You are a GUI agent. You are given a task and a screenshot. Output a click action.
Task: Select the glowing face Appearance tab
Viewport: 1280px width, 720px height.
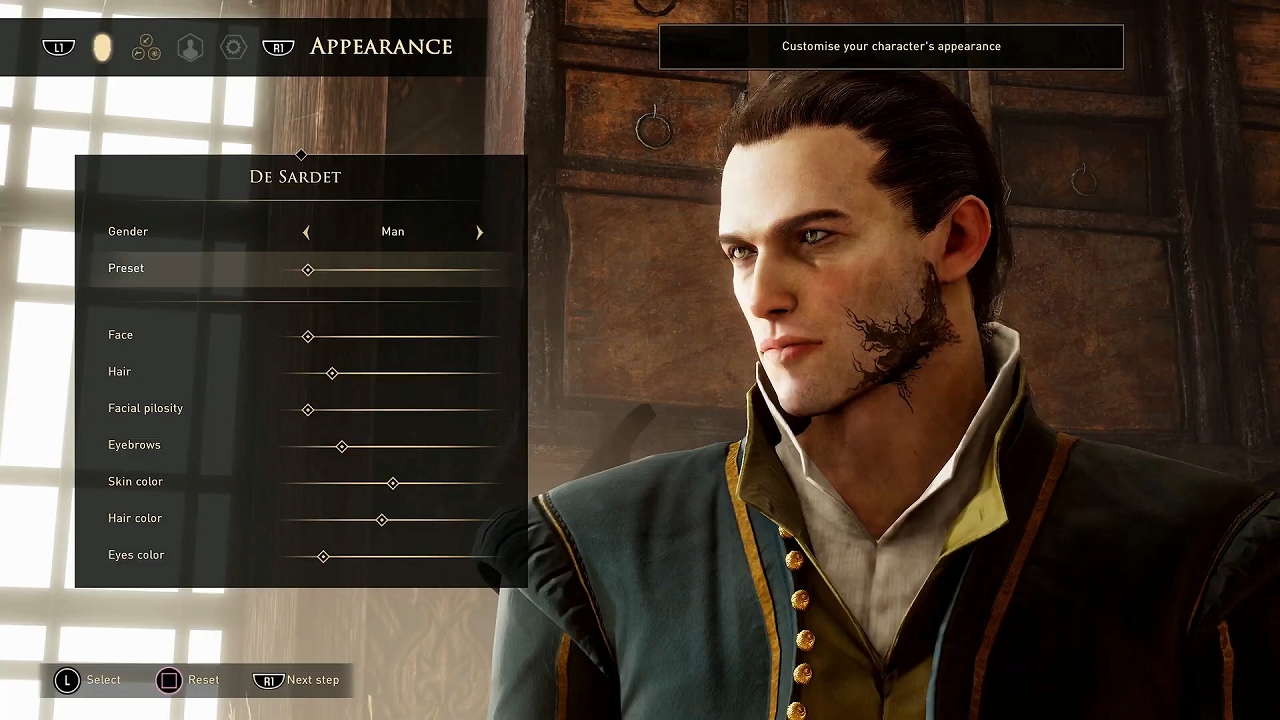click(x=102, y=47)
